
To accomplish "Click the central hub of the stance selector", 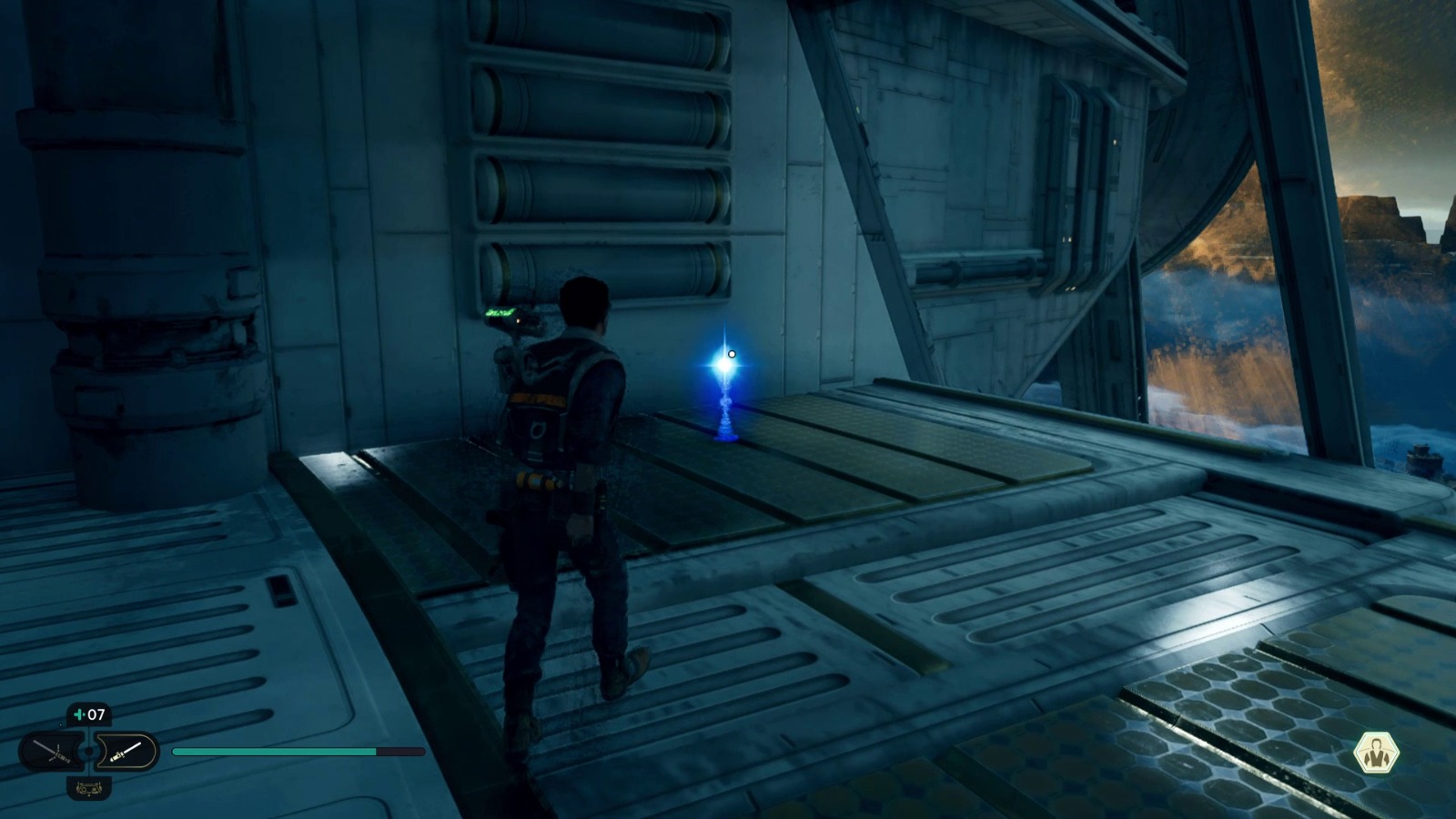I will (x=88, y=753).
